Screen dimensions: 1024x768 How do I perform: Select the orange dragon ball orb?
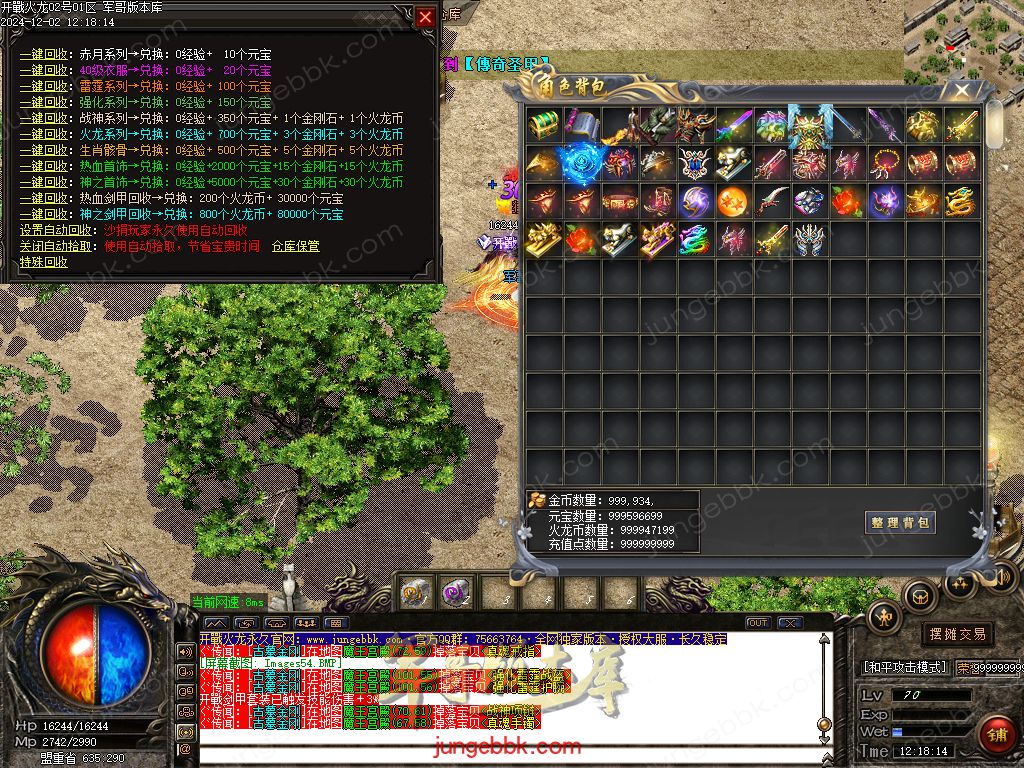(733, 201)
